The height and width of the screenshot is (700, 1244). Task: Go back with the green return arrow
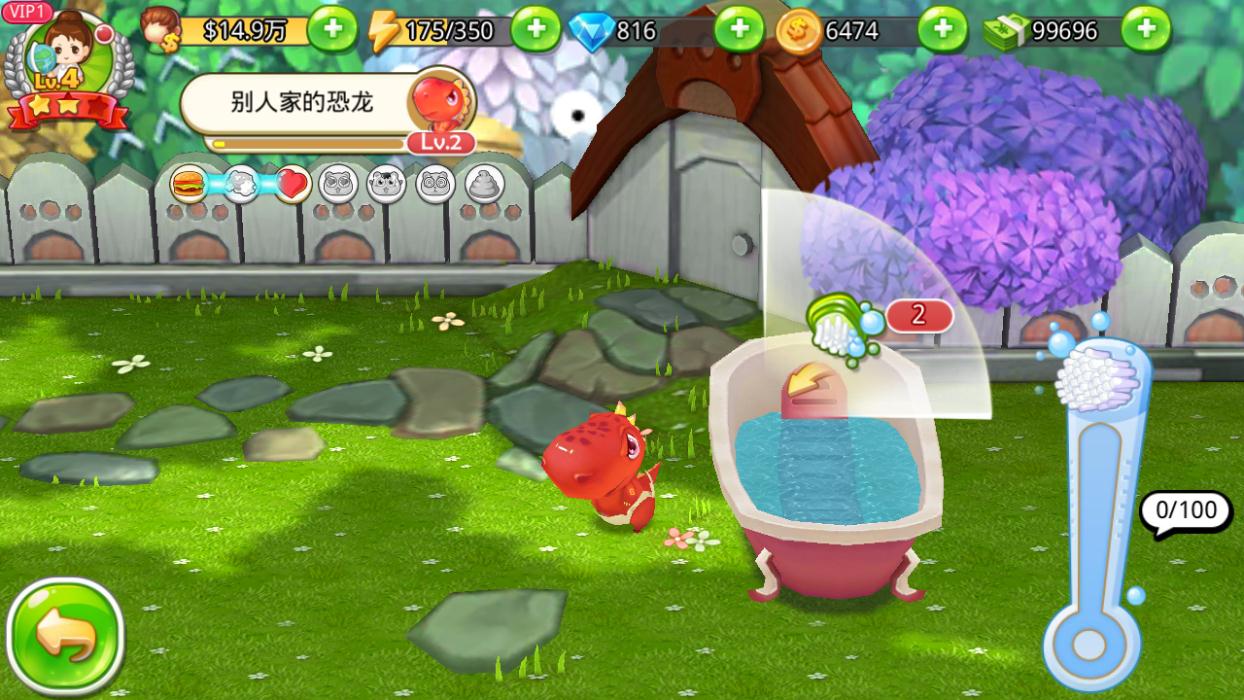click(x=65, y=638)
